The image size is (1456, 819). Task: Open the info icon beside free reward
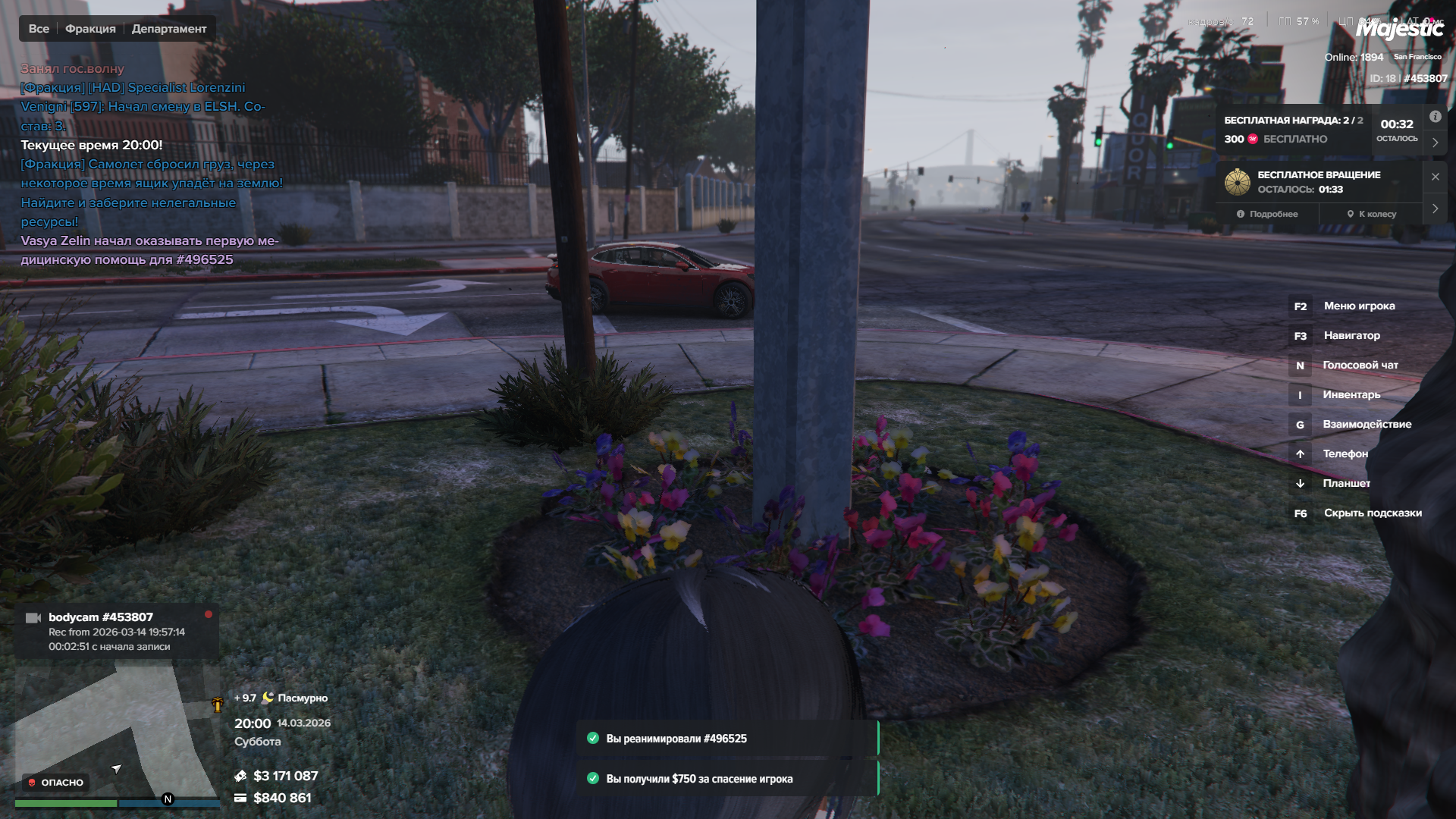1435,117
